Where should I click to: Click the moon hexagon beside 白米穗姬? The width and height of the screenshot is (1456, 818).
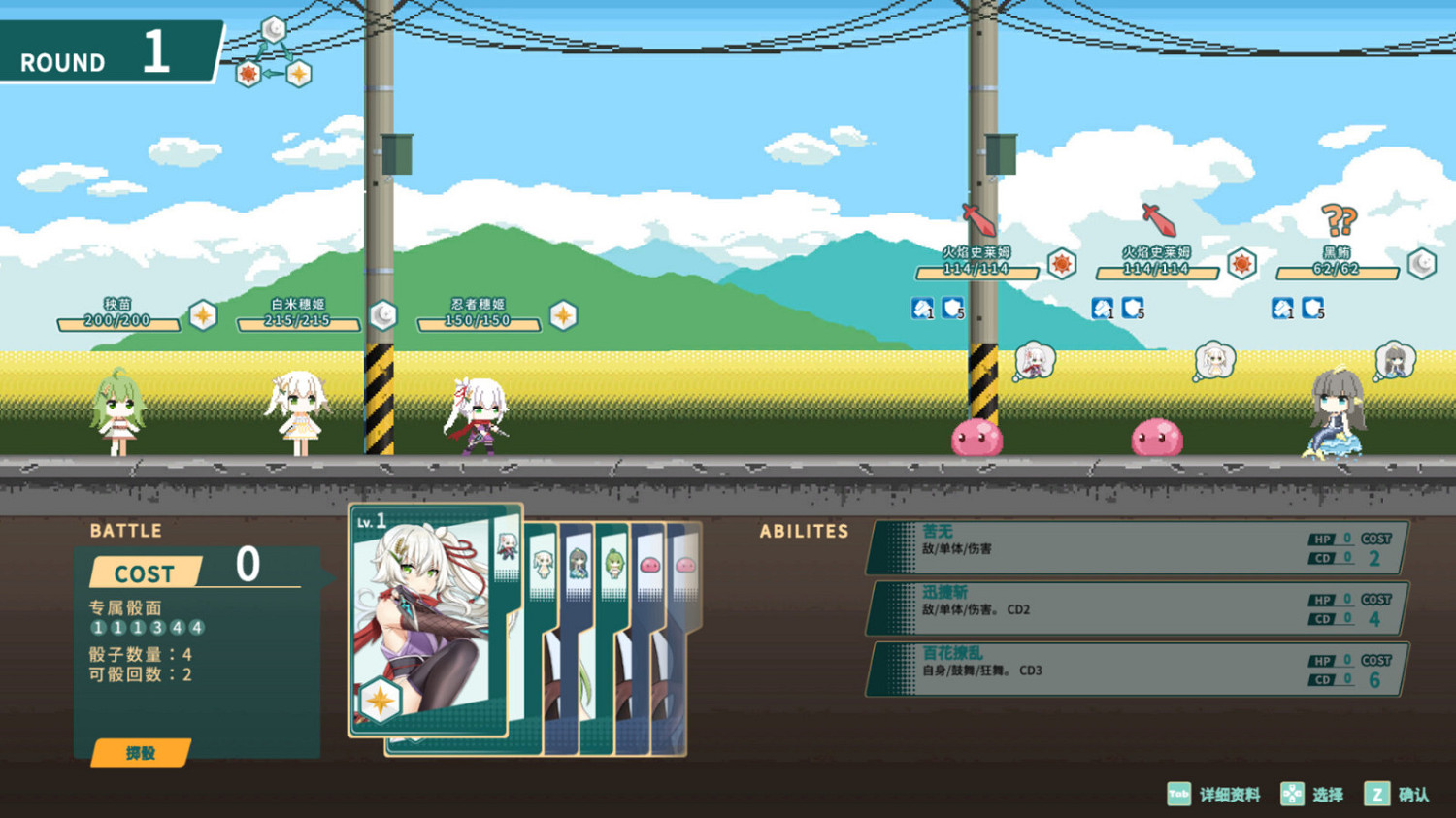point(383,315)
